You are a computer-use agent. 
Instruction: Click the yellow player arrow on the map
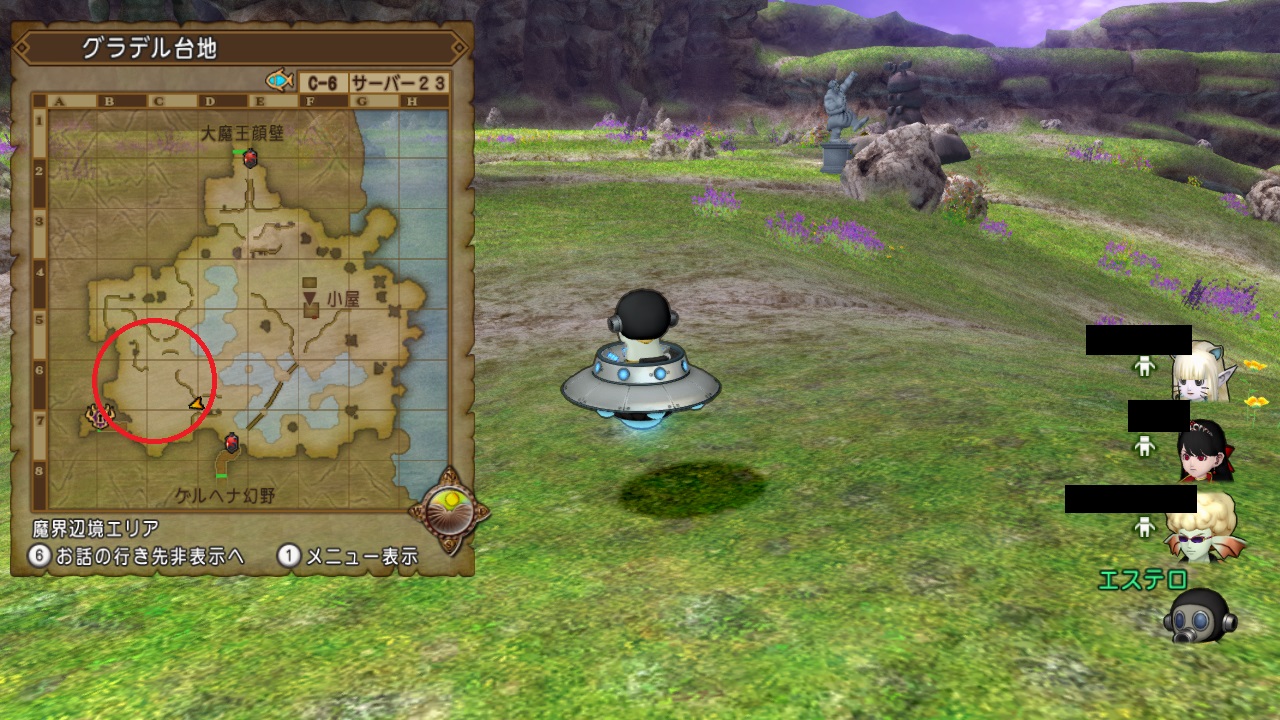198,403
